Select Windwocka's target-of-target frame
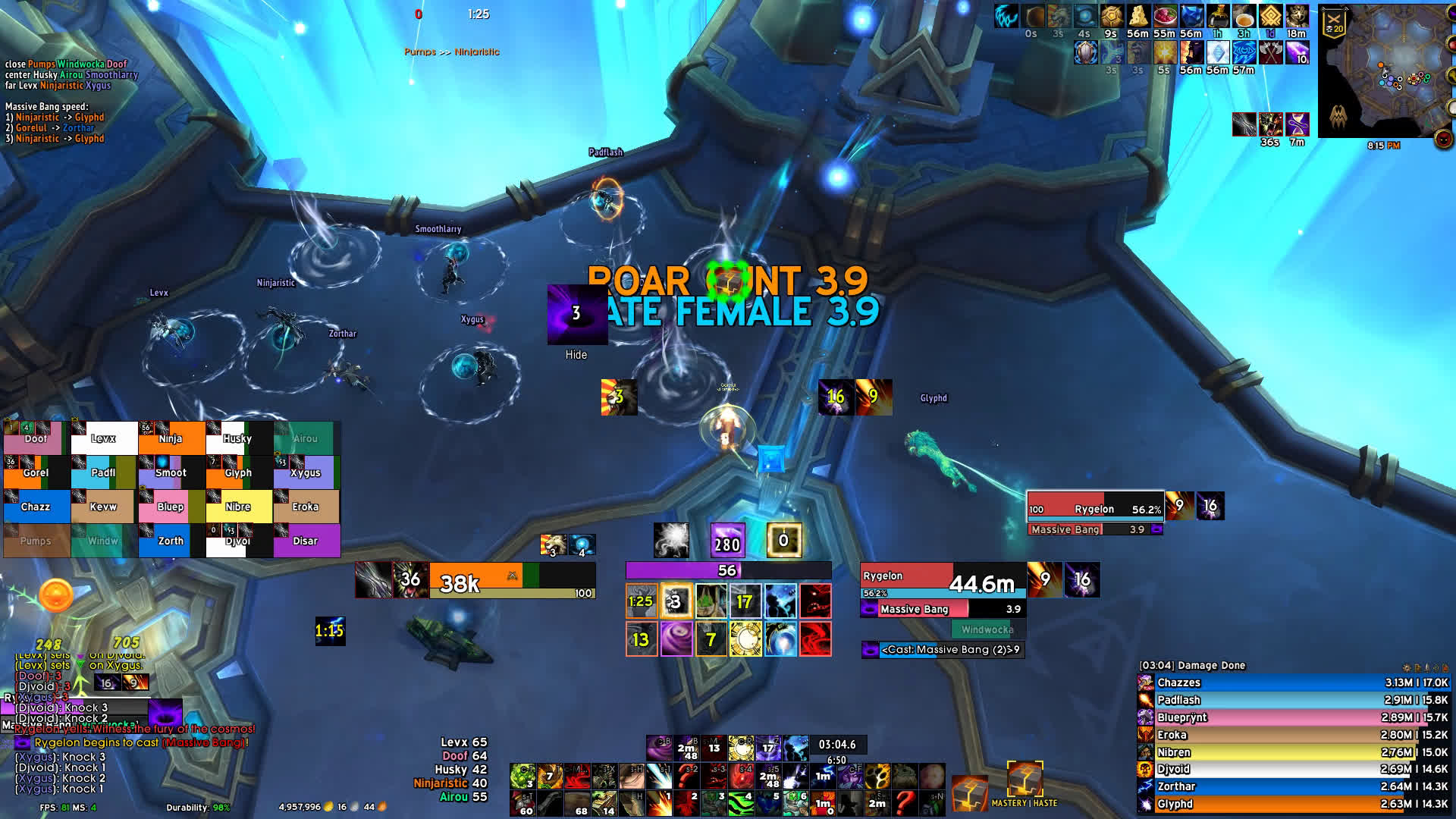Image resolution: width=1456 pixels, height=819 pixels. click(x=987, y=629)
